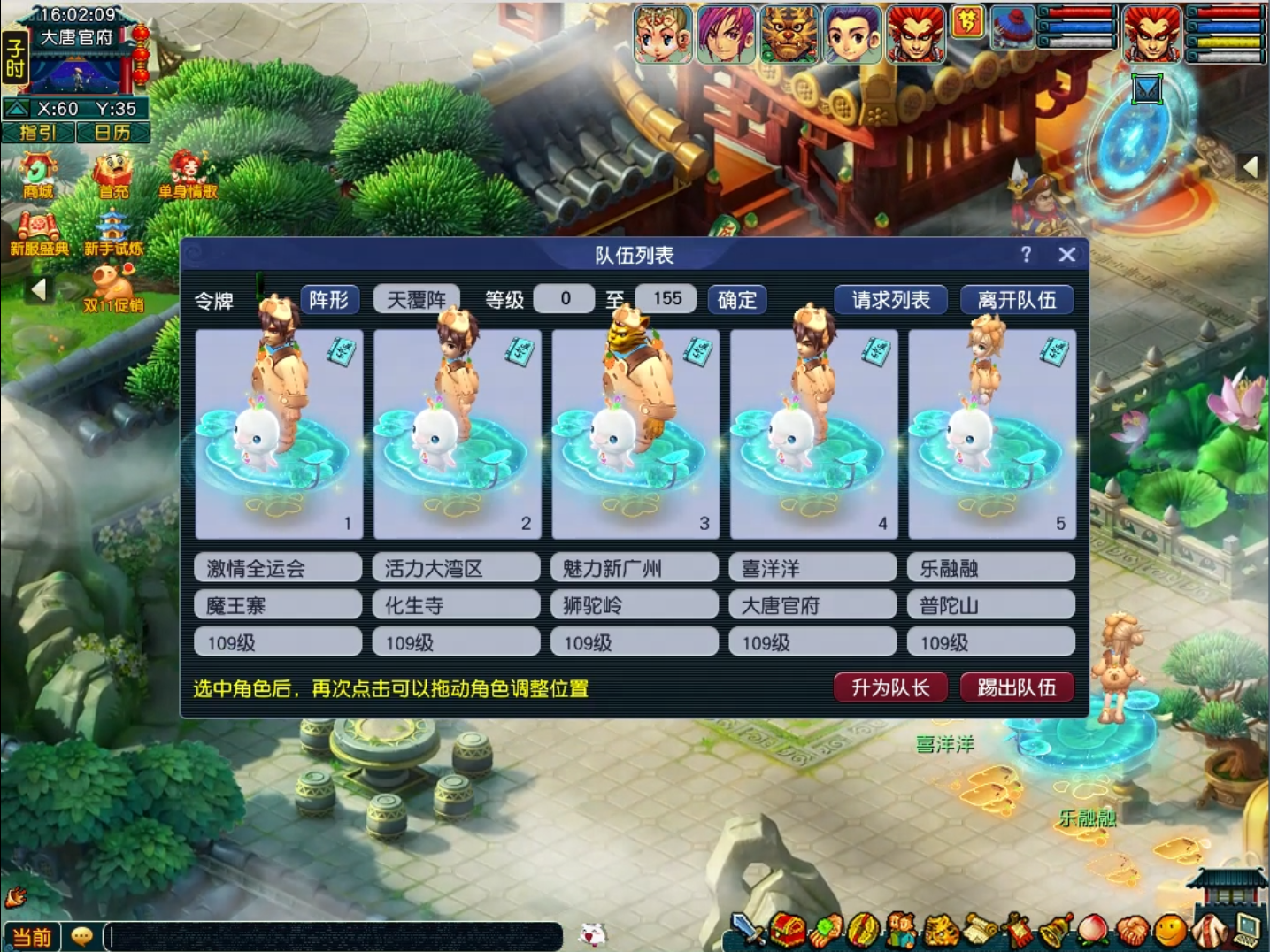
Task: Close the team list window
Action: pos(1066,255)
